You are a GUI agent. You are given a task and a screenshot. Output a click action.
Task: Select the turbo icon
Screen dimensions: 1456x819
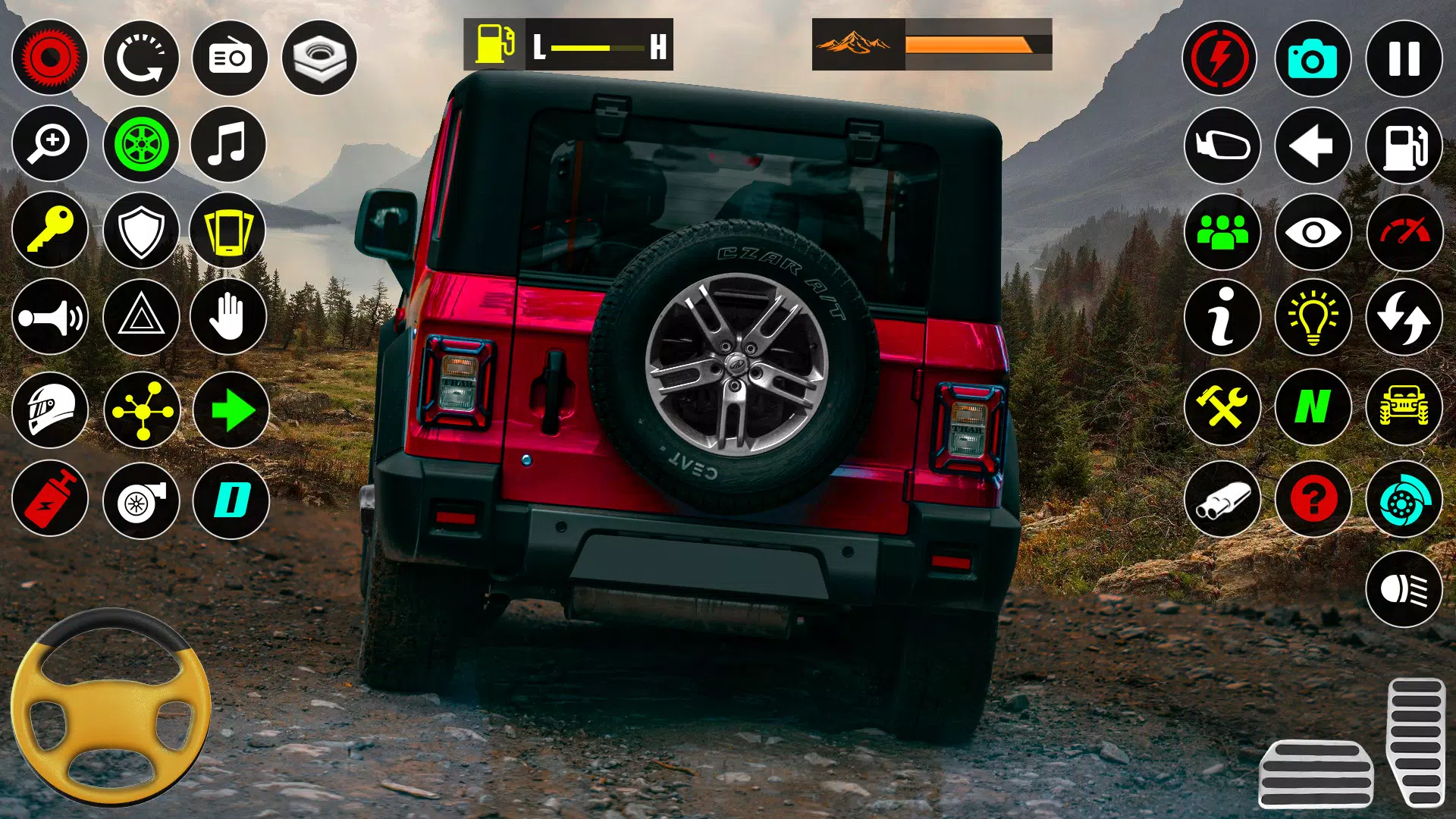click(140, 500)
